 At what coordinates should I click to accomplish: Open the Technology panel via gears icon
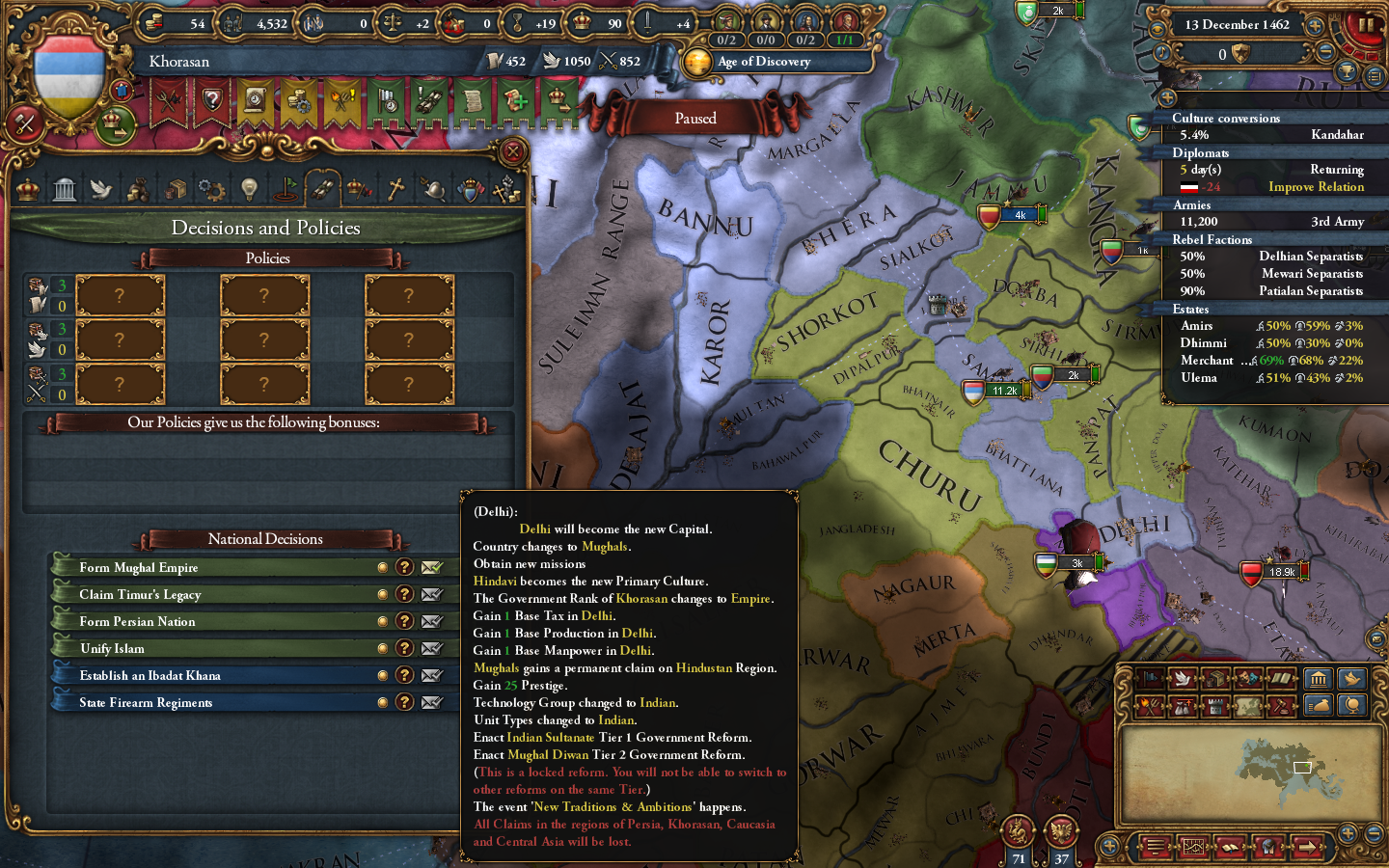click(211, 188)
